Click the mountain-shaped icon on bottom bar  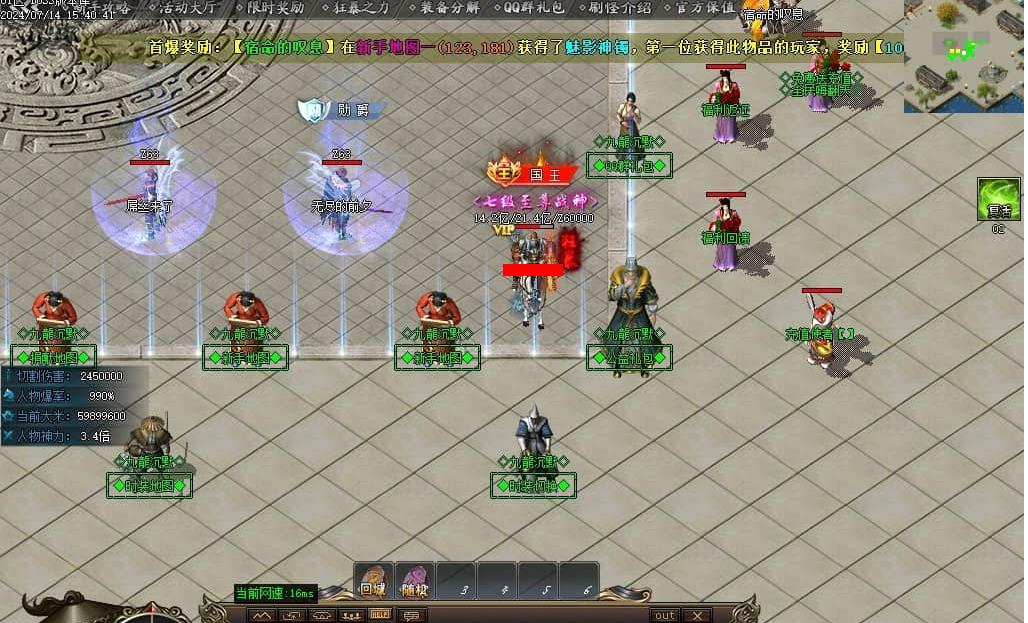tap(262, 615)
